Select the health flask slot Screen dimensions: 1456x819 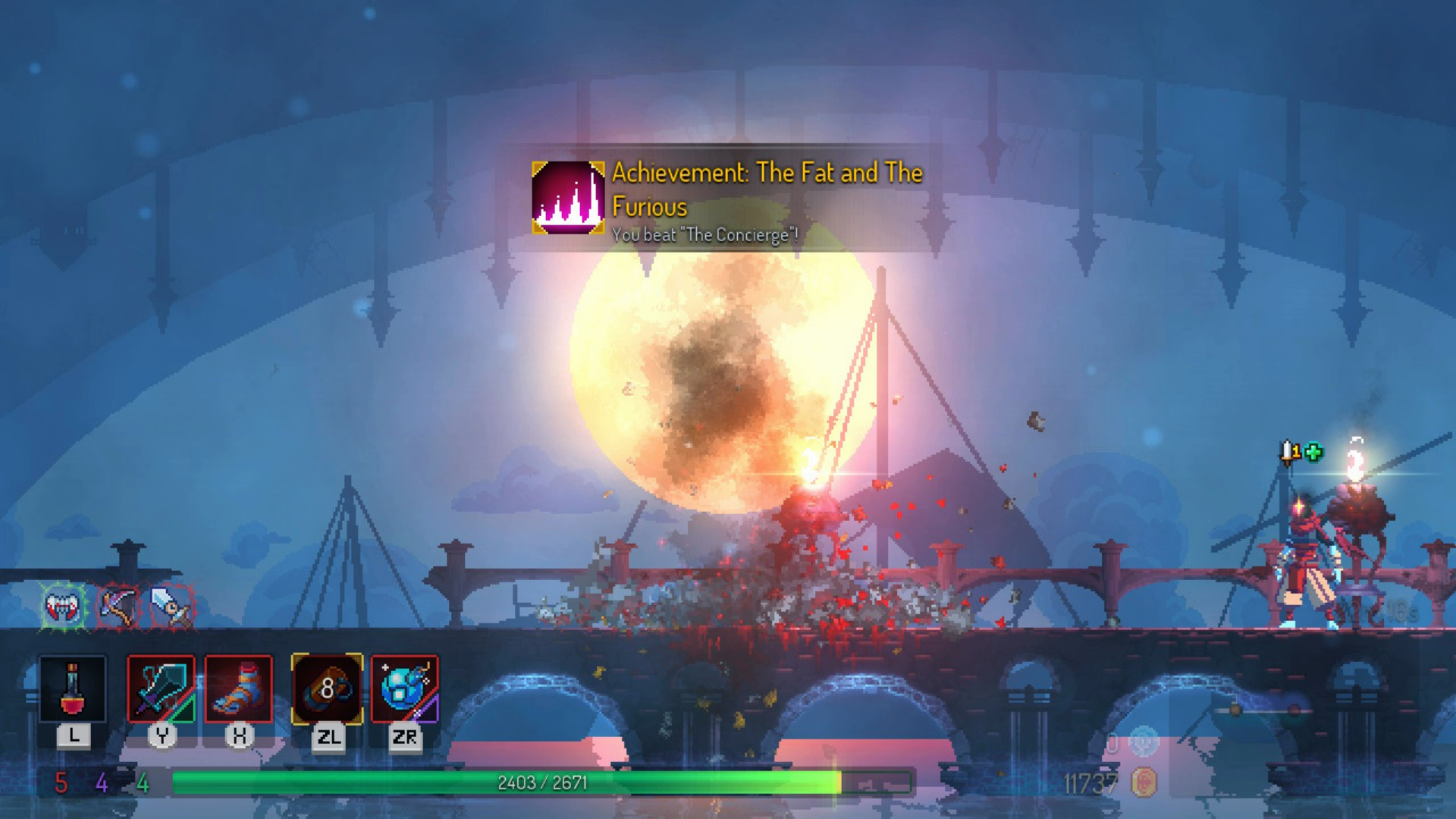[x=73, y=689]
